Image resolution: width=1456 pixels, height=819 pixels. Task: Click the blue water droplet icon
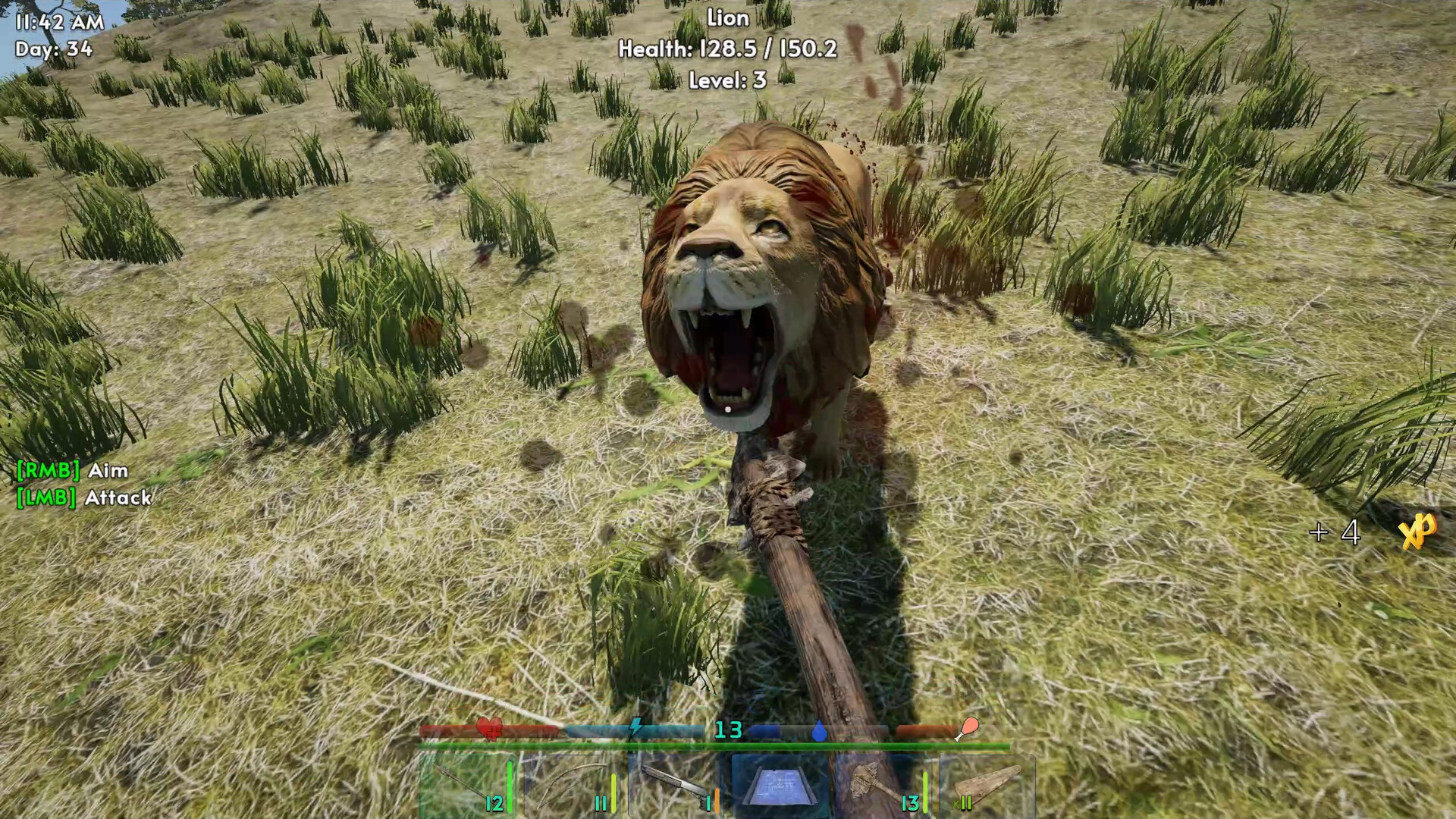click(821, 730)
